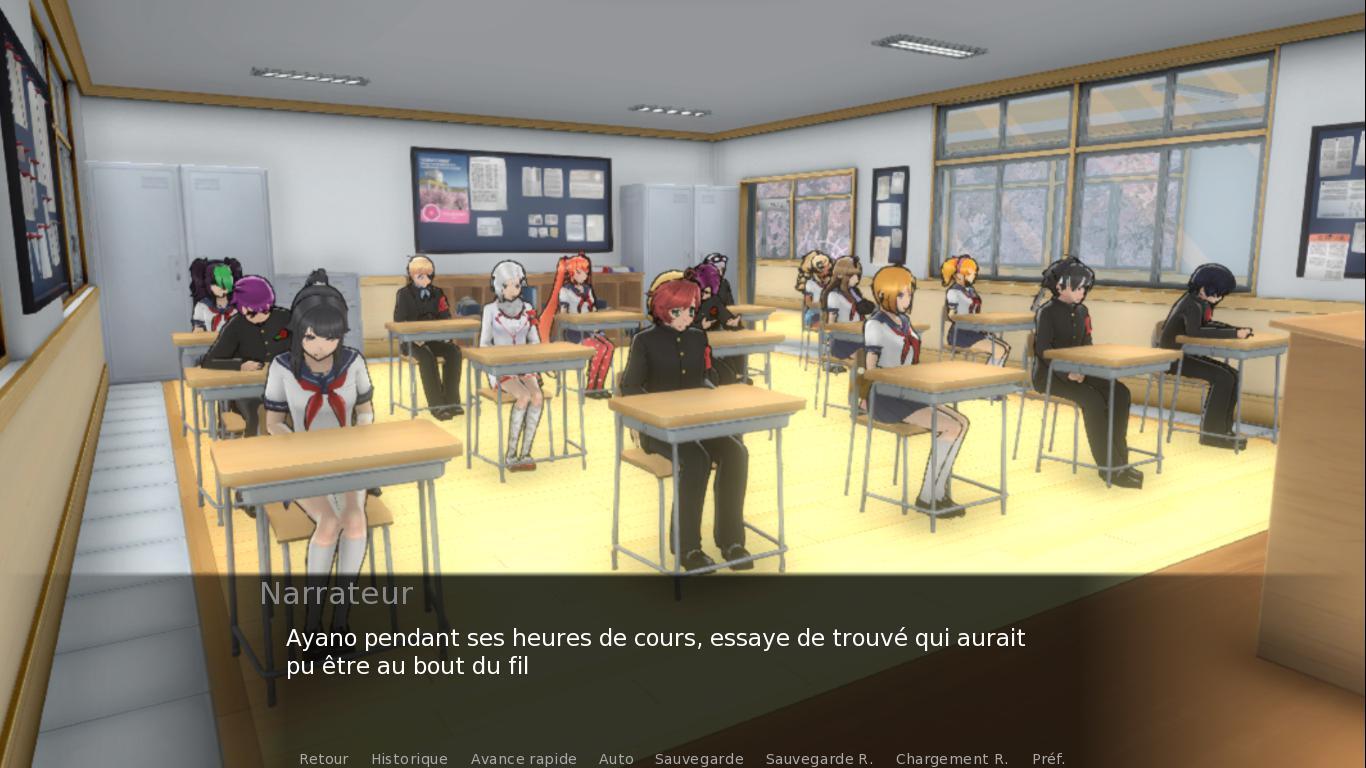Click the "Narrateur" speaker name label
1366x768 pixels.
(336, 593)
